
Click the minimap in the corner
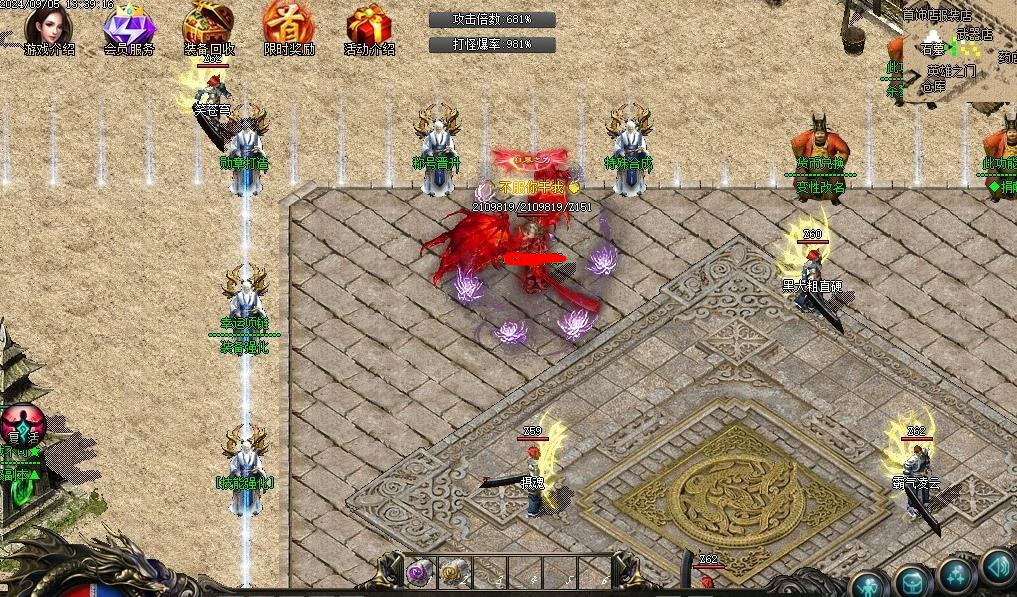pyautogui.click(x=950, y=50)
